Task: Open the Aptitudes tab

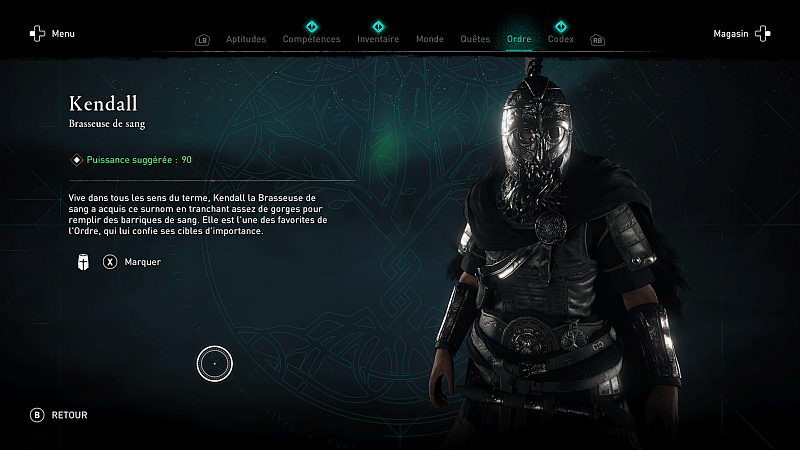Action: tap(246, 40)
